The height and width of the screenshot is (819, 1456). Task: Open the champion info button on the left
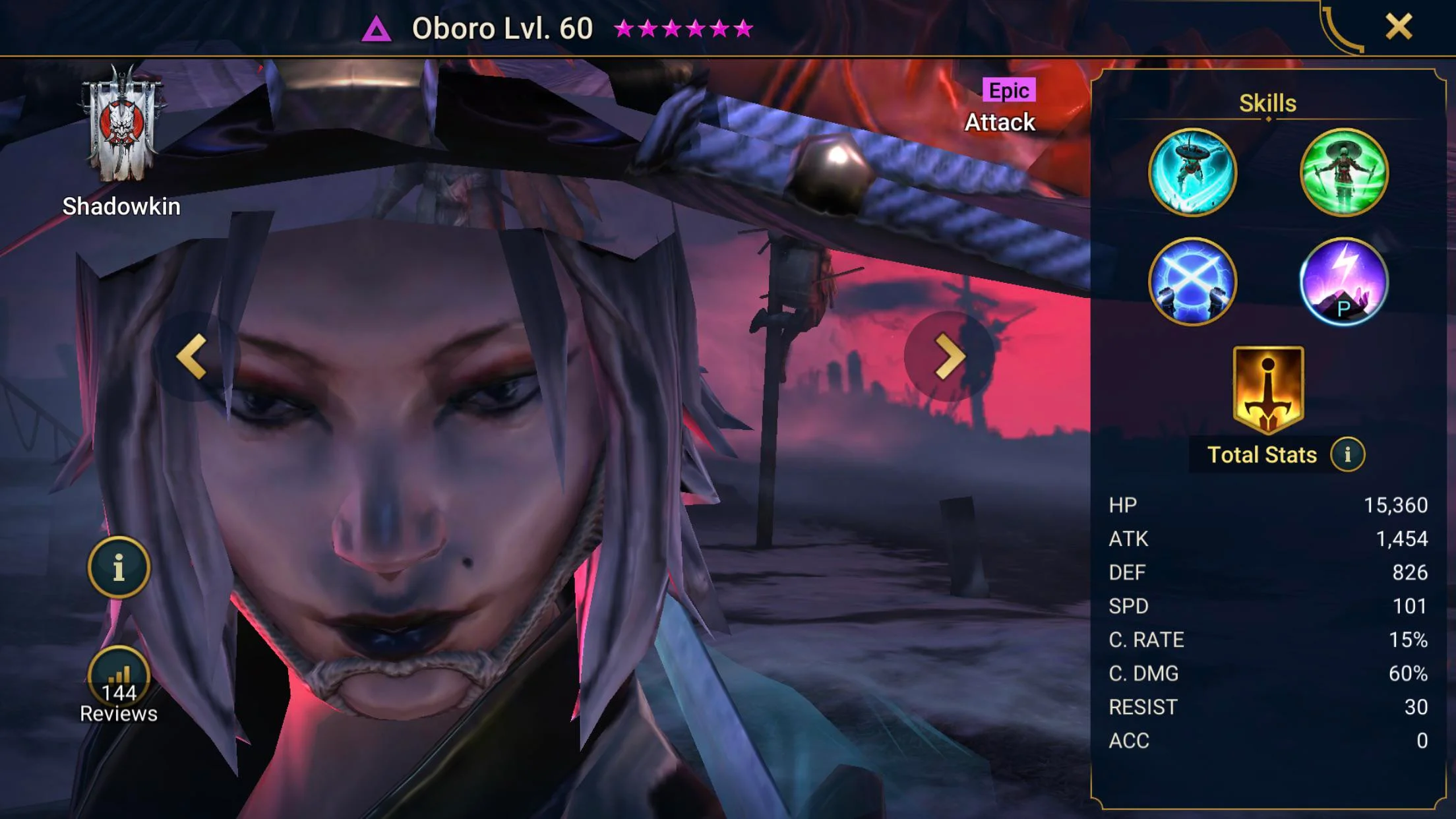point(119,567)
